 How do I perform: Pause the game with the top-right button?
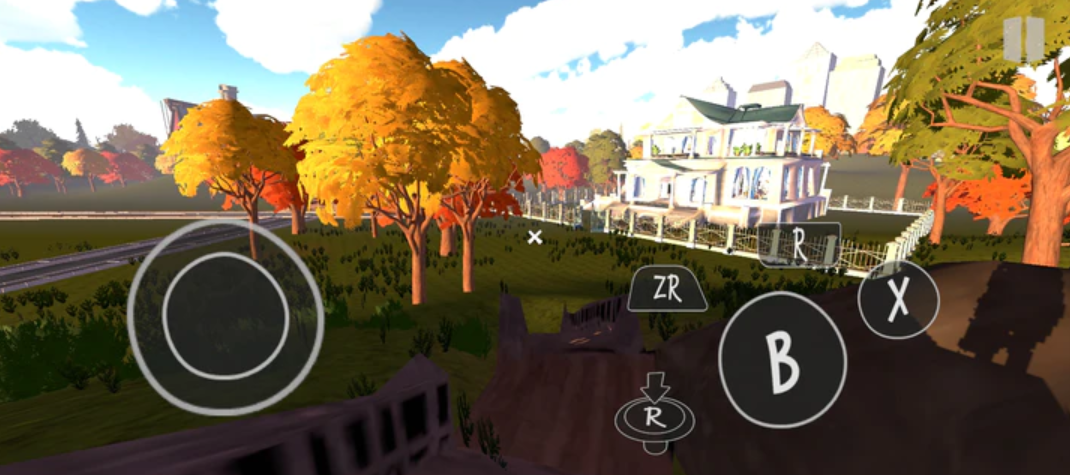point(1024,39)
